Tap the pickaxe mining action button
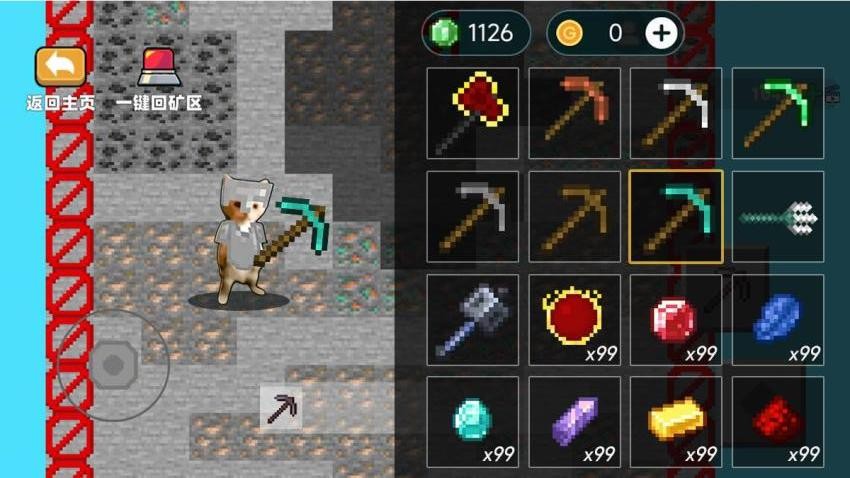Viewport: 850px width, 478px height. tap(281, 407)
